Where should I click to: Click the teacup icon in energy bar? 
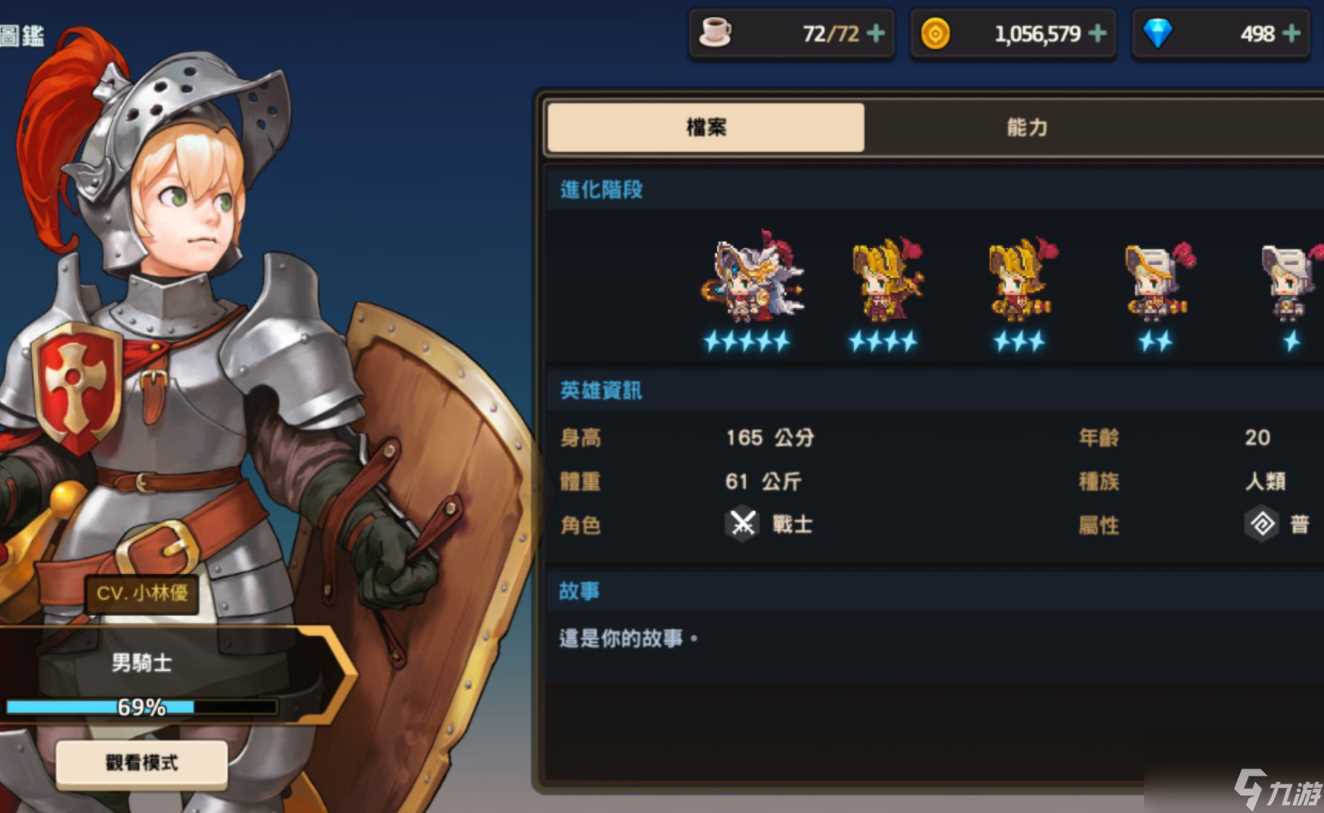tap(716, 33)
